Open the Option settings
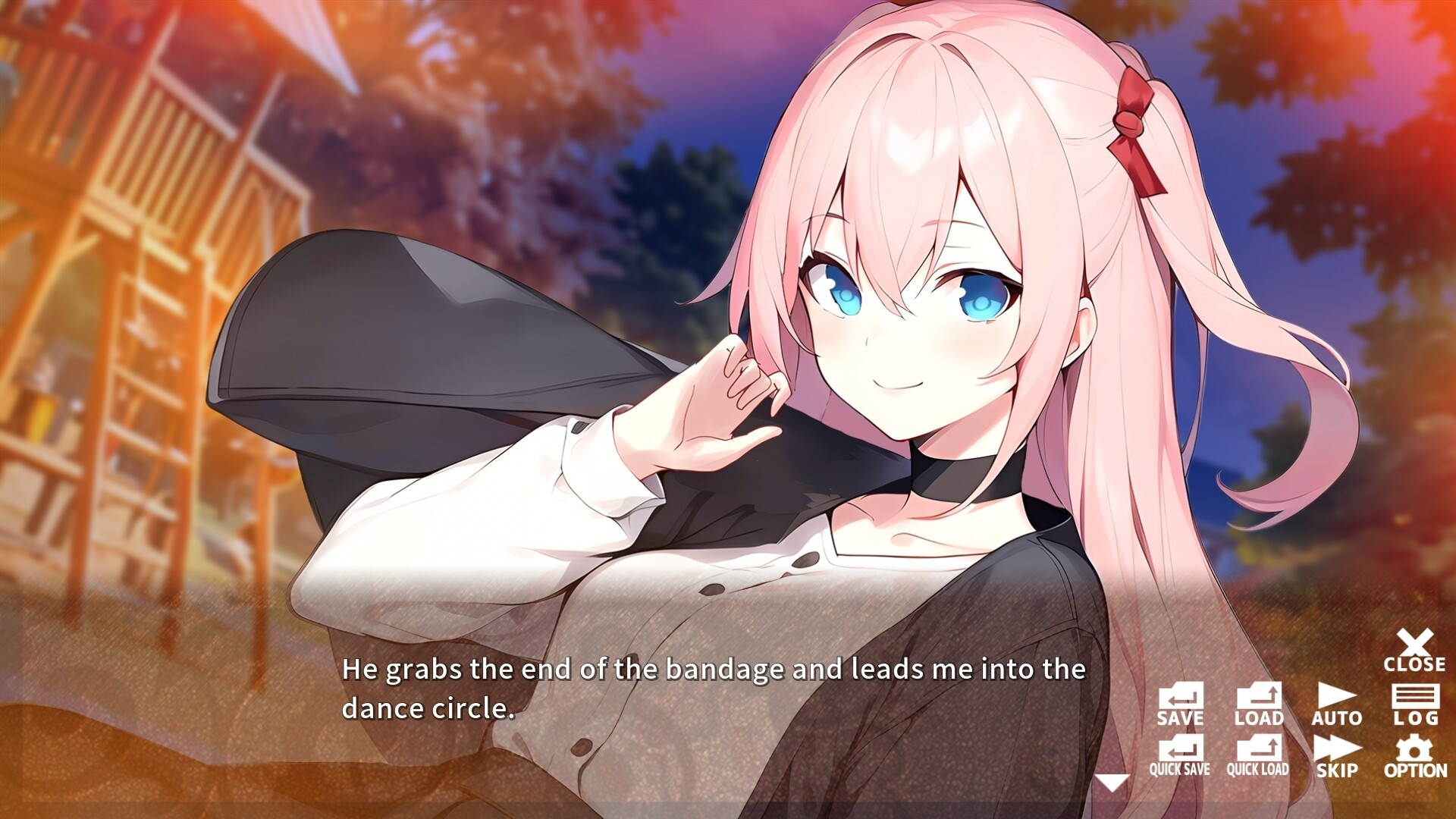This screenshot has width=1456, height=819. tap(1415, 756)
